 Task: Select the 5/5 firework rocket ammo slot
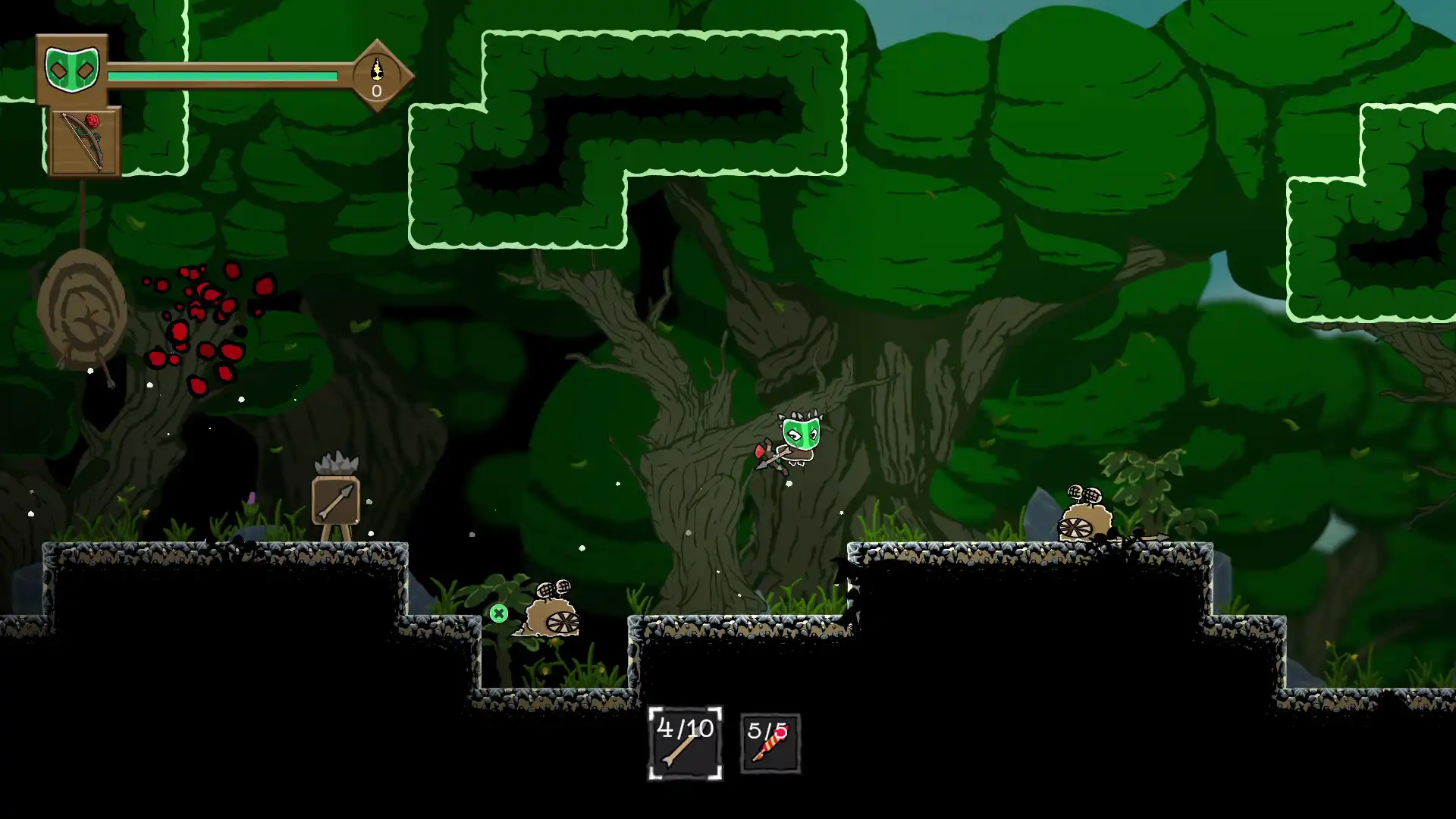pyautogui.click(x=770, y=743)
